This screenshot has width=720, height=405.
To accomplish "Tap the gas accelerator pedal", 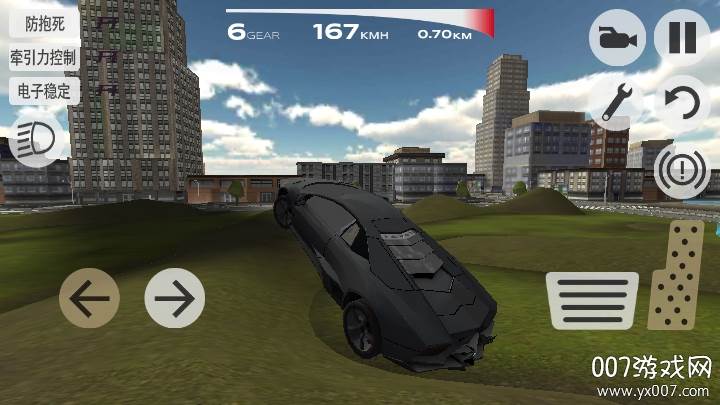I will pyautogui.click(x=678, y=275).
